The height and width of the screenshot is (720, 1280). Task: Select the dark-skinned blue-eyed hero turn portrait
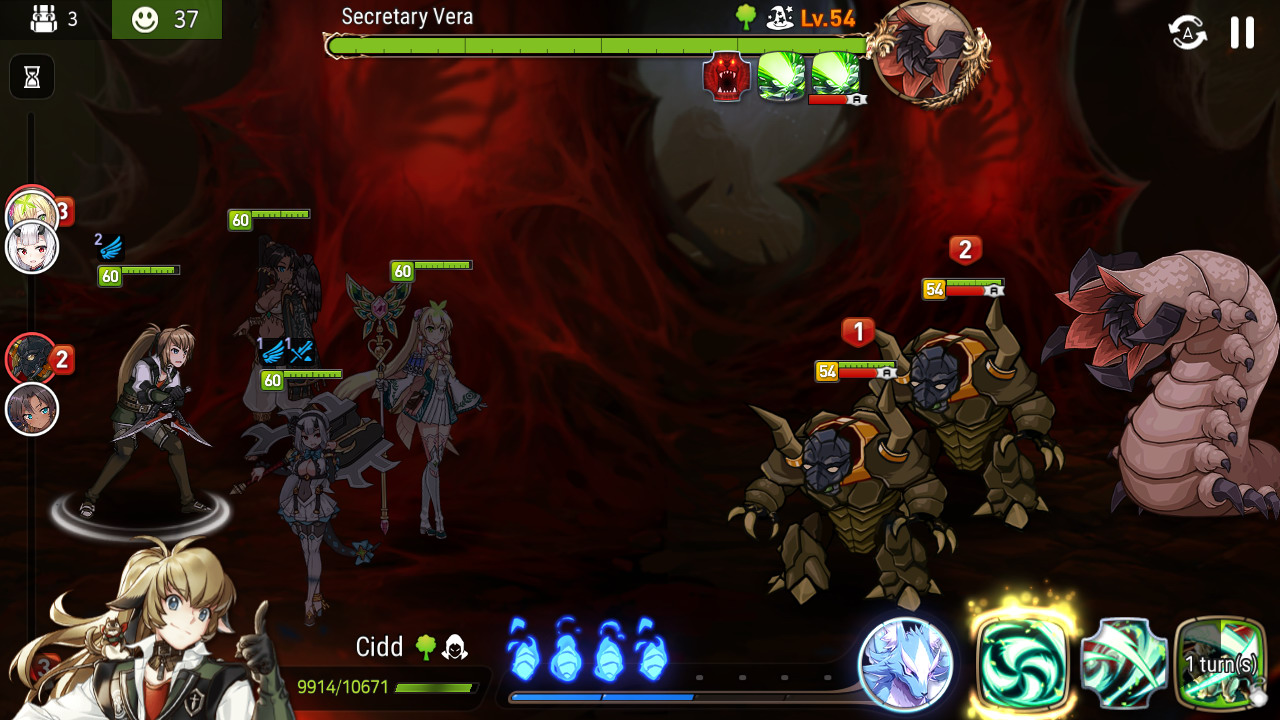pos(32,410)
